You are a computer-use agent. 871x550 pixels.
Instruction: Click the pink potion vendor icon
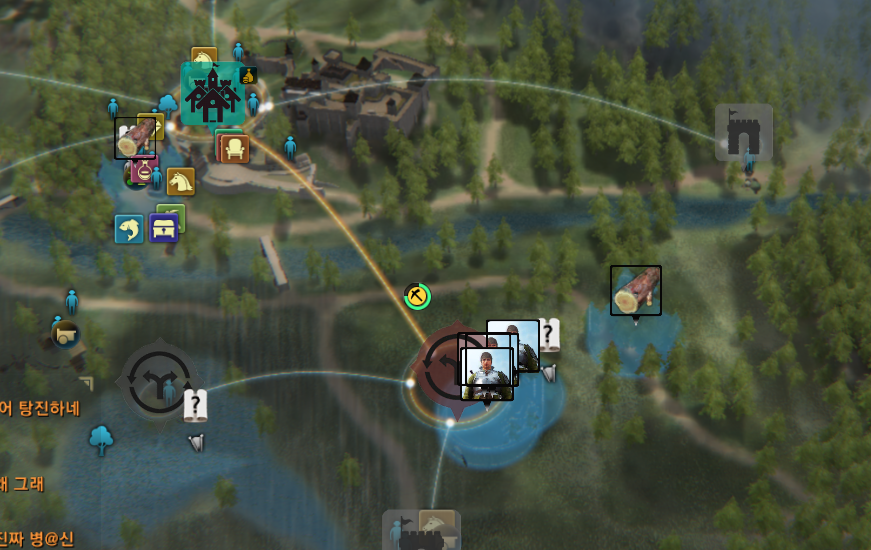pyautogui.click(x=144, y=170)
